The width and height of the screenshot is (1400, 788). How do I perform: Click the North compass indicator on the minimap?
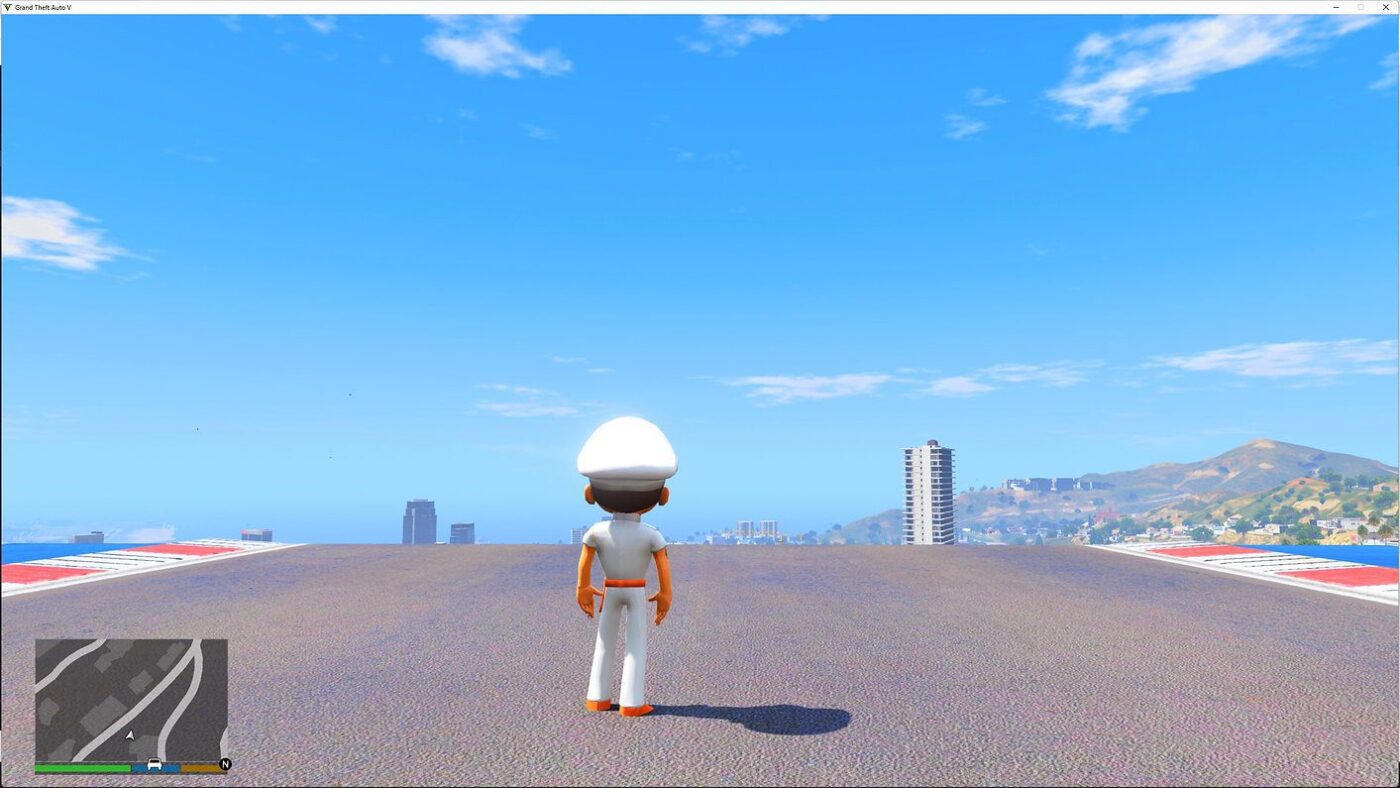(x=223, y=765)
